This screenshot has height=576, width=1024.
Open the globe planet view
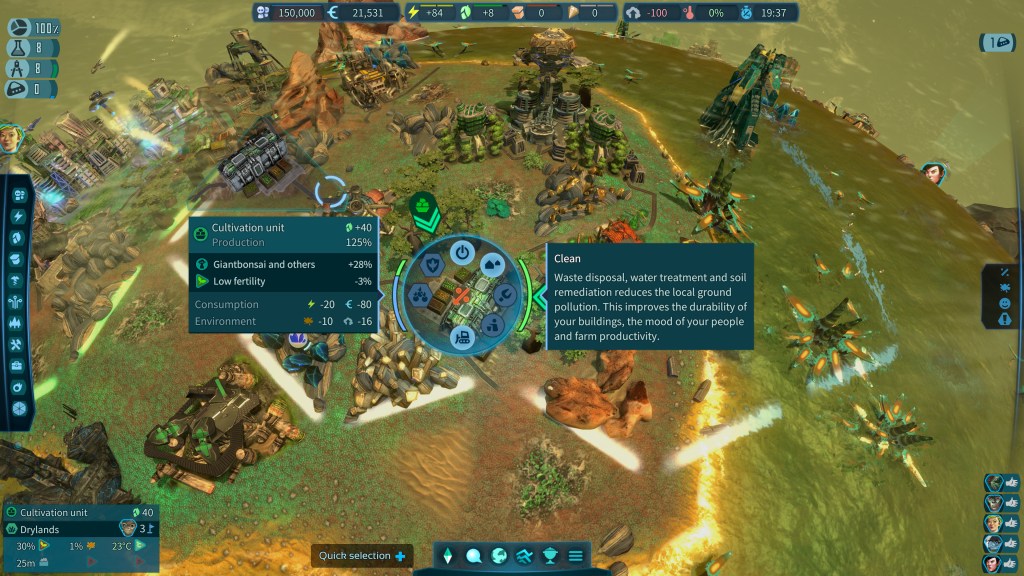pos(498,556)
